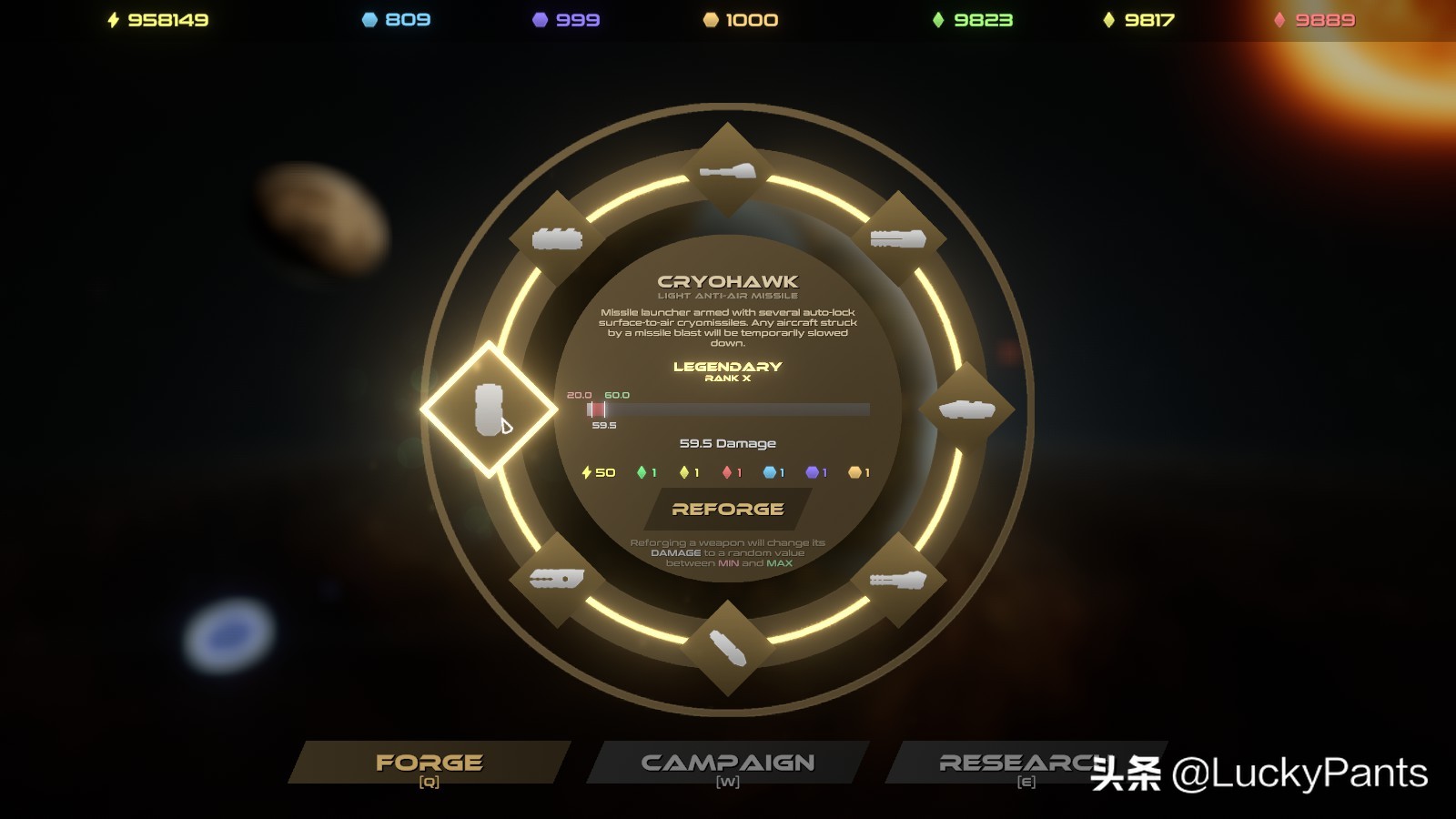This screenshot has width=1456, height=819.
Task: Open the Campaign tab
Action: coord(727,763)
